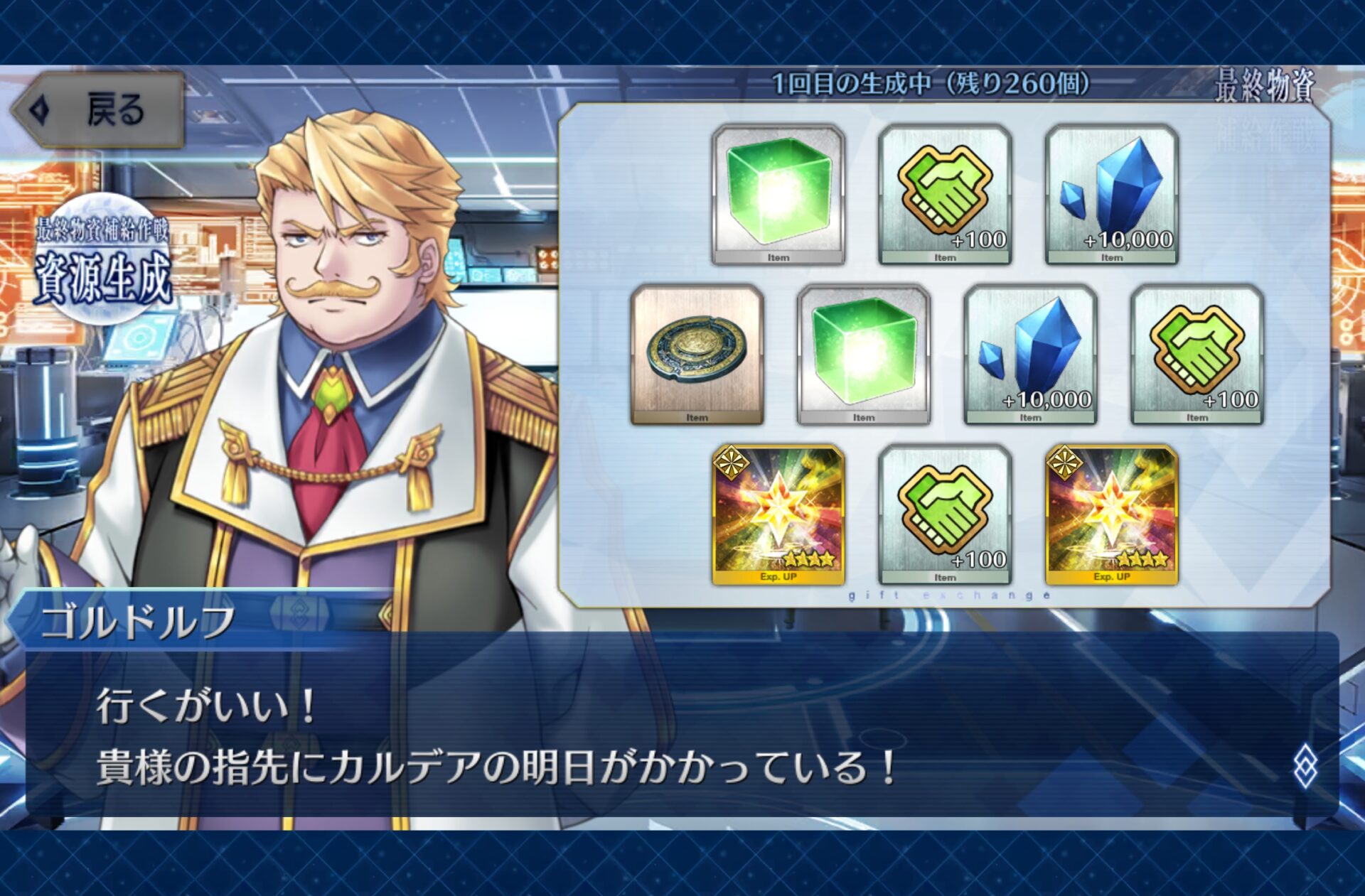The image size is (1365, 896).
Task: Tap the 資源生成 round emblem
Action: pos(104,261)
